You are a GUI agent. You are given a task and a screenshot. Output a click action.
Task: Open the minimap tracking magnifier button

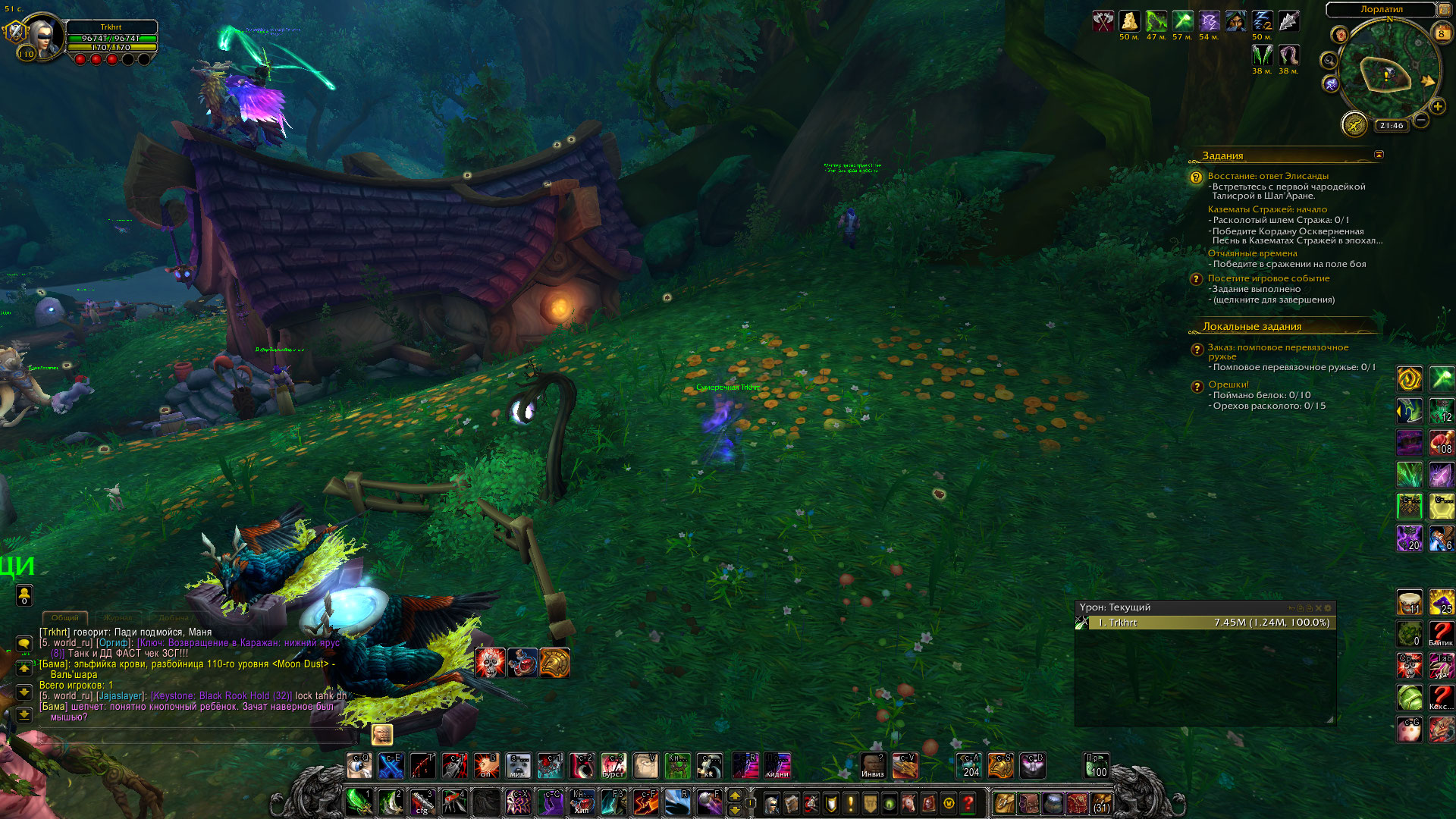tap(1329, 61)
